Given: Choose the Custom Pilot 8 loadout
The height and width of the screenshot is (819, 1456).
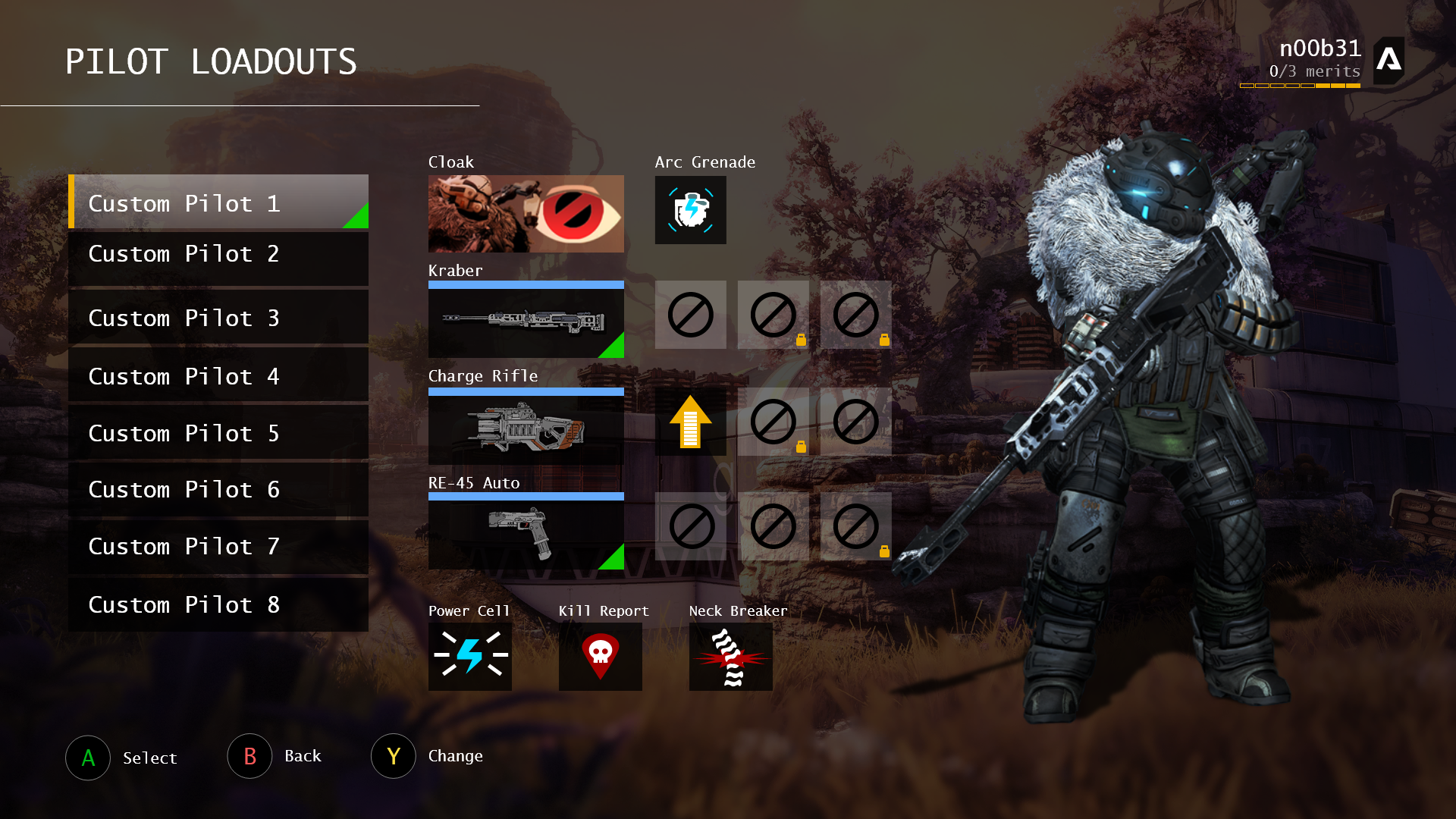Looking at the screenshot, I should click(218, 604).
